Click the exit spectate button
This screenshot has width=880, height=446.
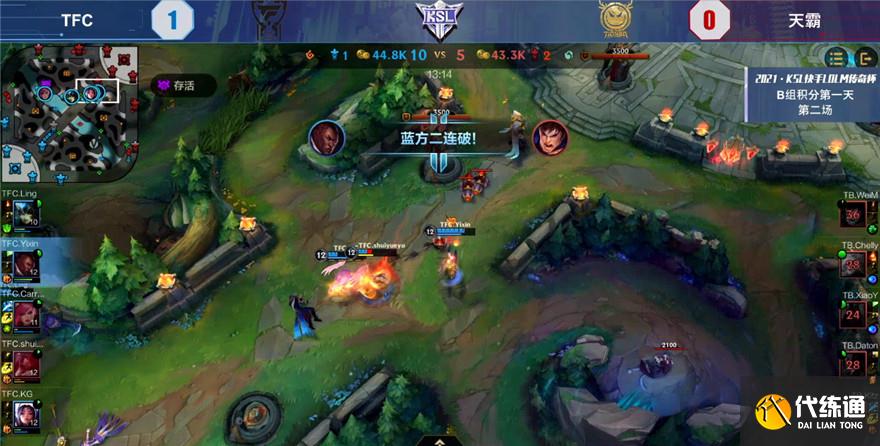click(864, 57)
